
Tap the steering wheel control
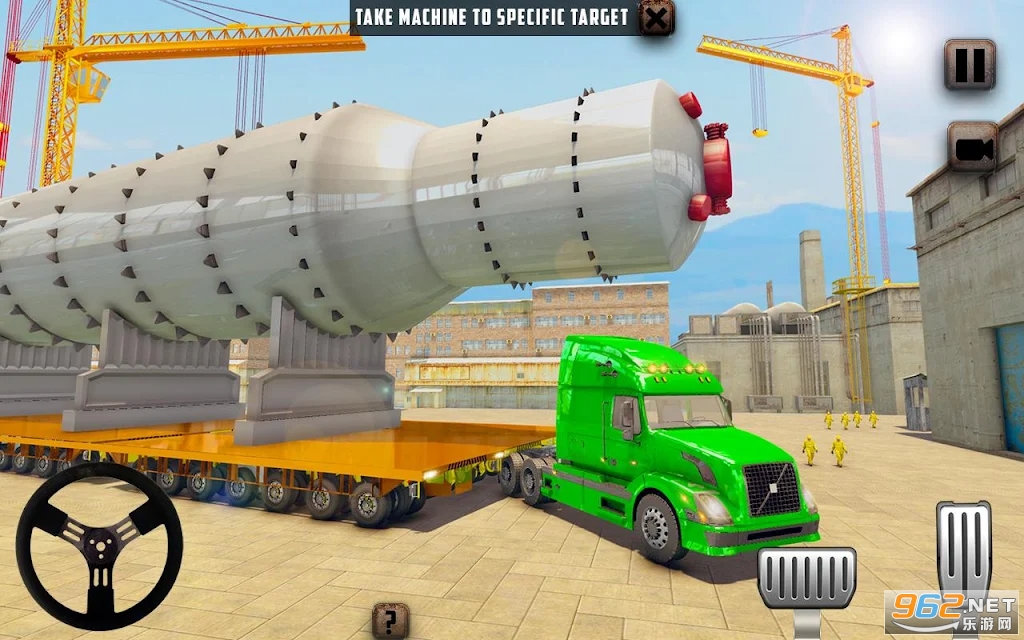click(99, 545)
